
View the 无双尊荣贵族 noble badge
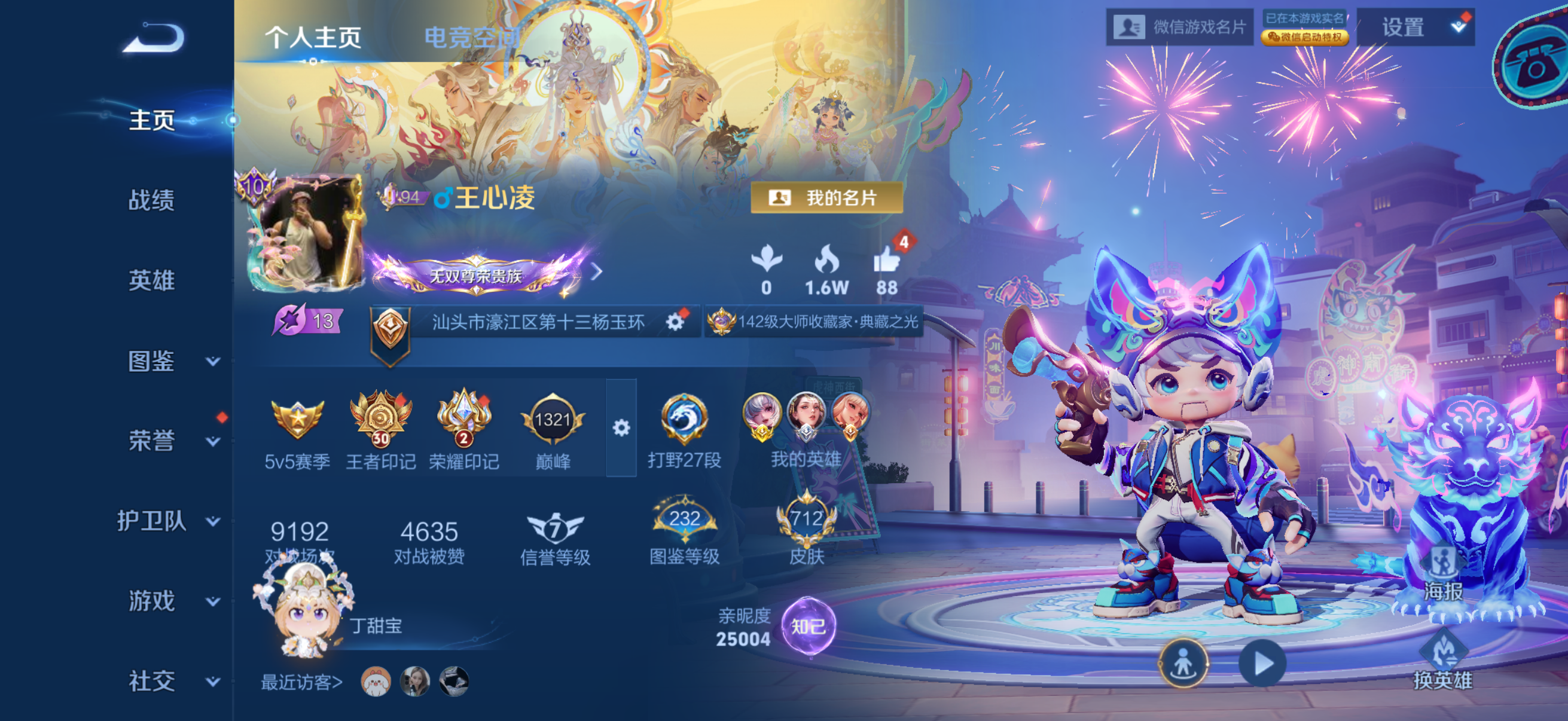point(476,276)
